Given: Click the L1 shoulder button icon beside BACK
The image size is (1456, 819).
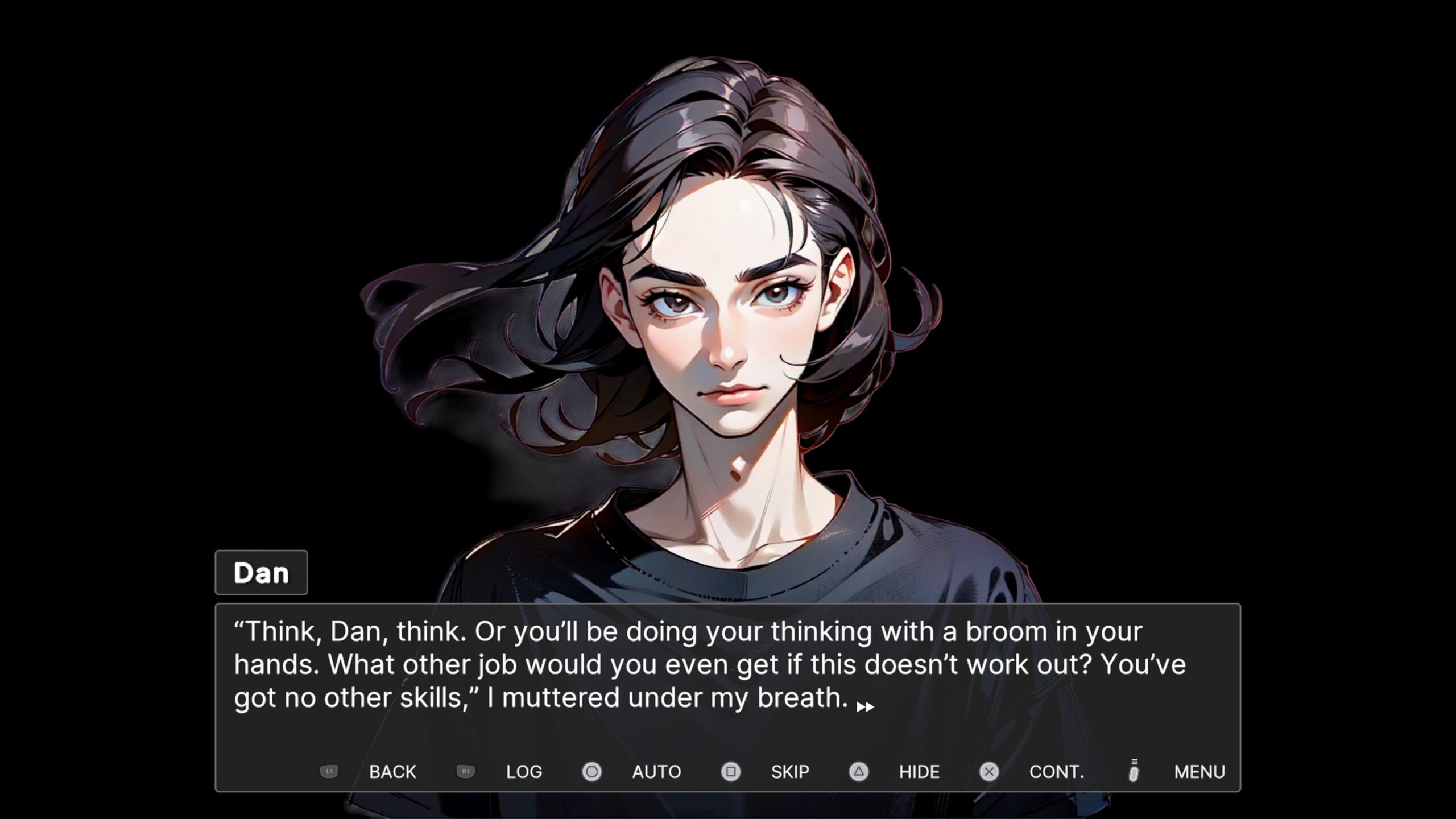Looking at the screenshot, I should coord(329,772).
